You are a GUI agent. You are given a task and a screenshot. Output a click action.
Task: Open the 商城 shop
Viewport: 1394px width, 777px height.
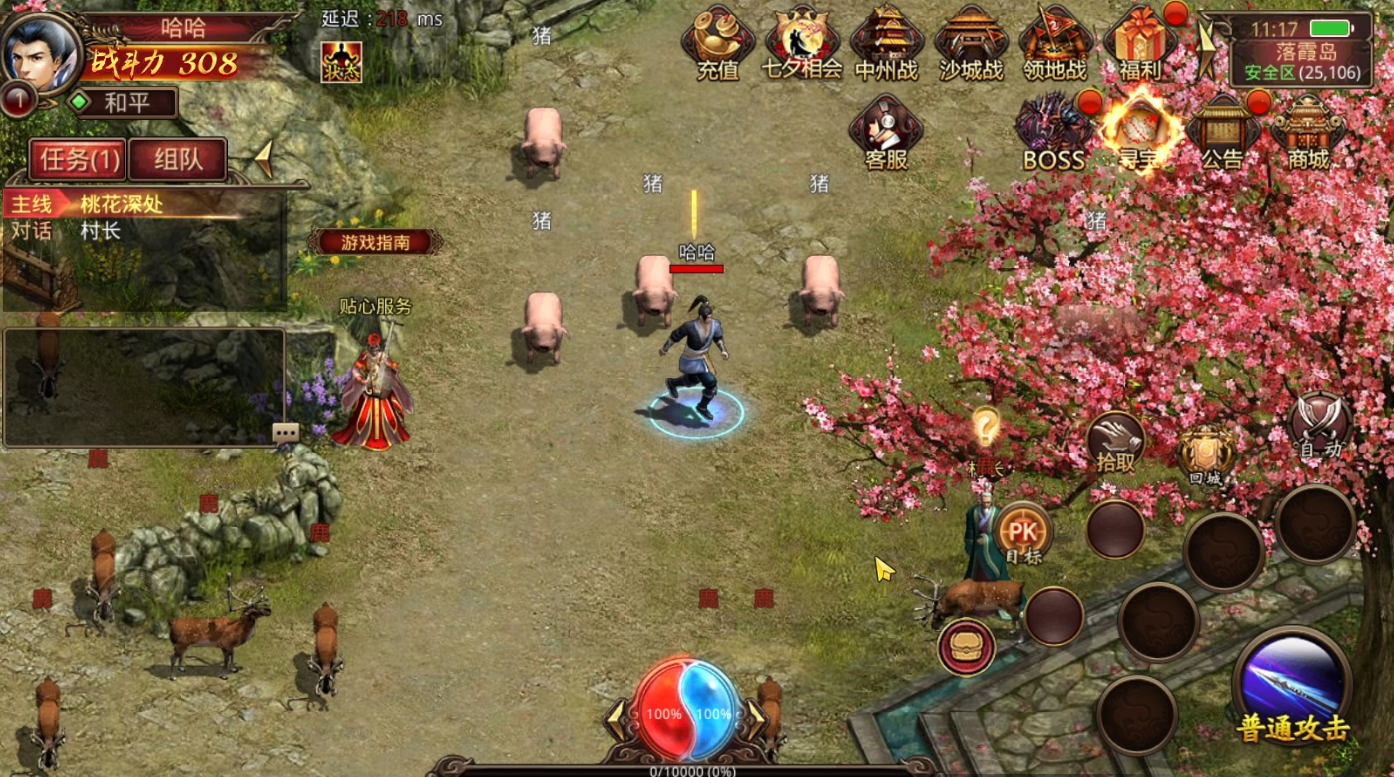point(1308,132)
